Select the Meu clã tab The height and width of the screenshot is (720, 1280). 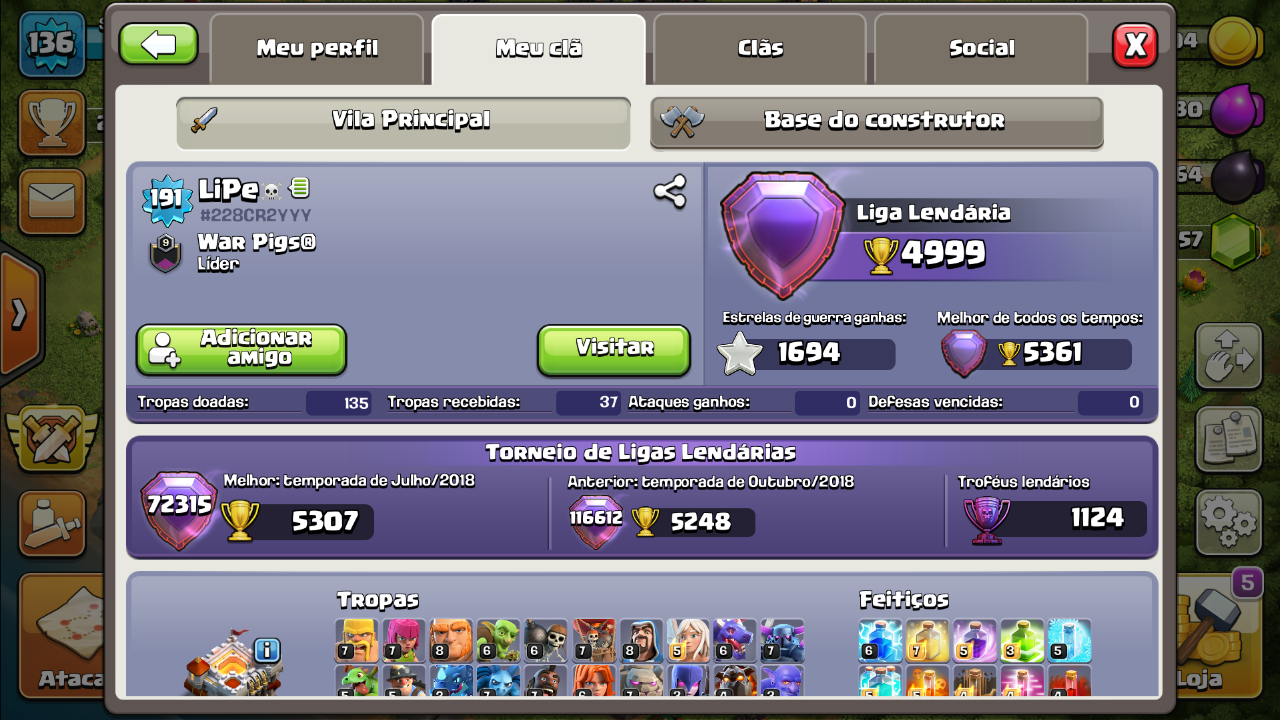(538, 48)
